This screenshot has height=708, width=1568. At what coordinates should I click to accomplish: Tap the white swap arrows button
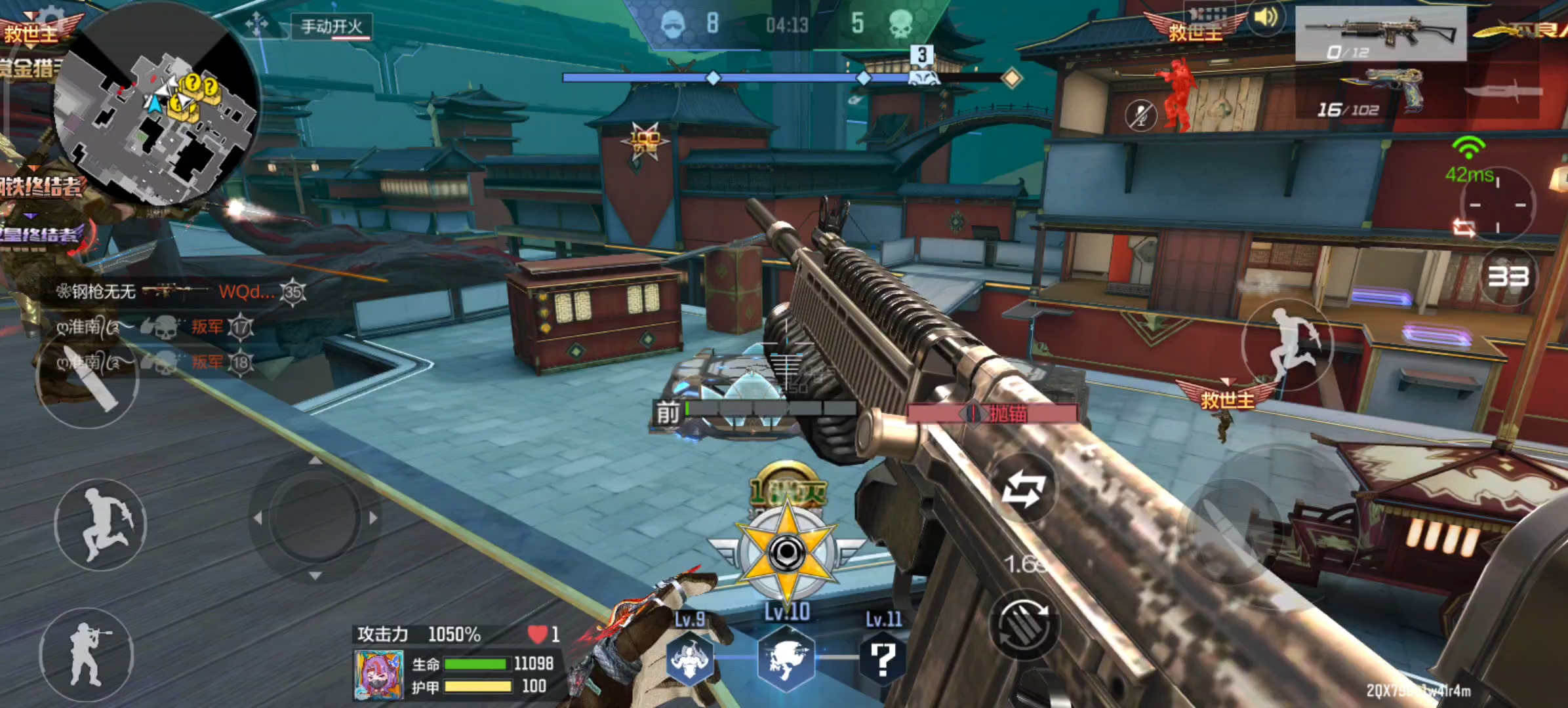tap(1022, 490)
